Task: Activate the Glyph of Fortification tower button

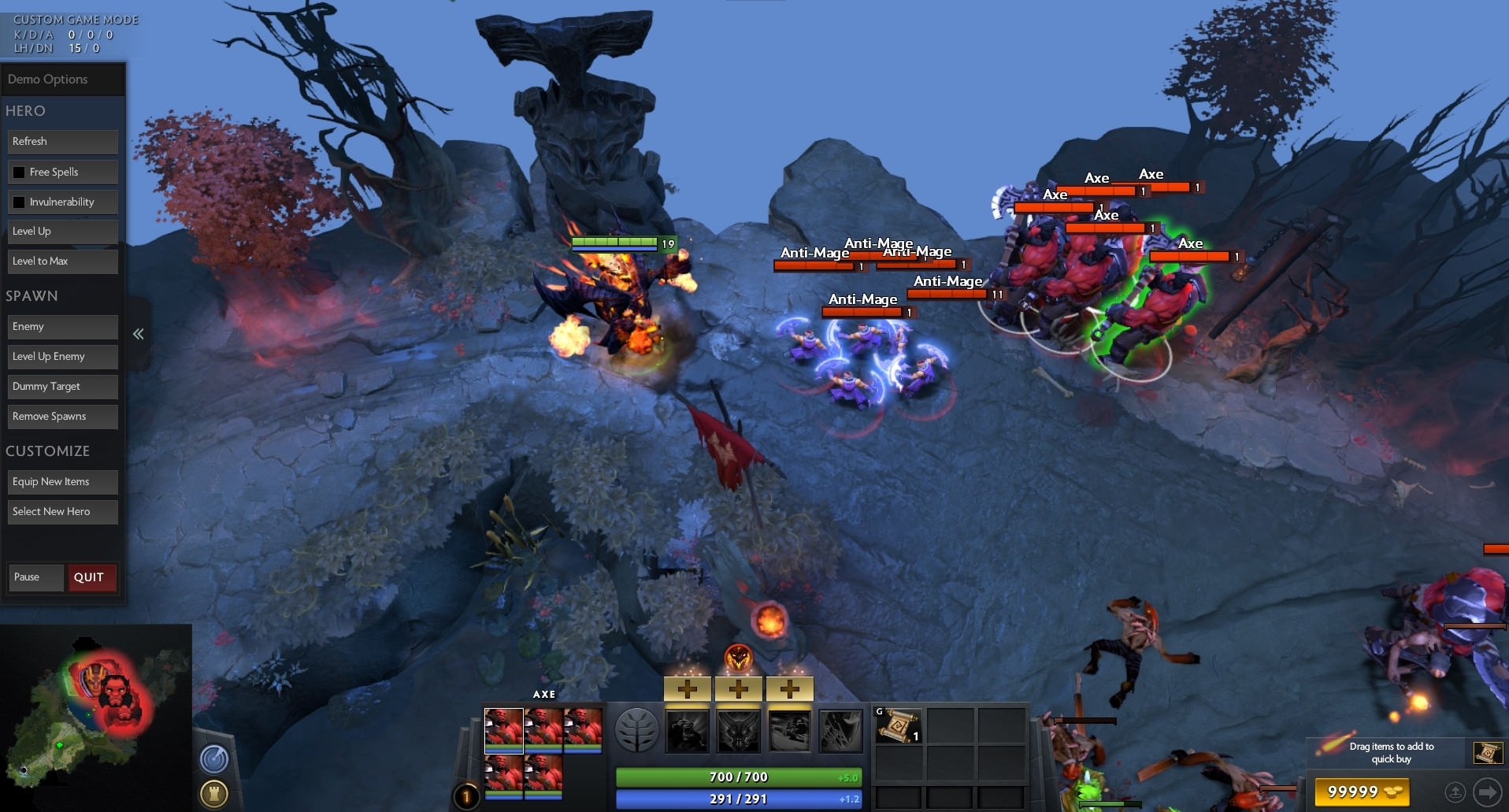Action: (214, 793)
